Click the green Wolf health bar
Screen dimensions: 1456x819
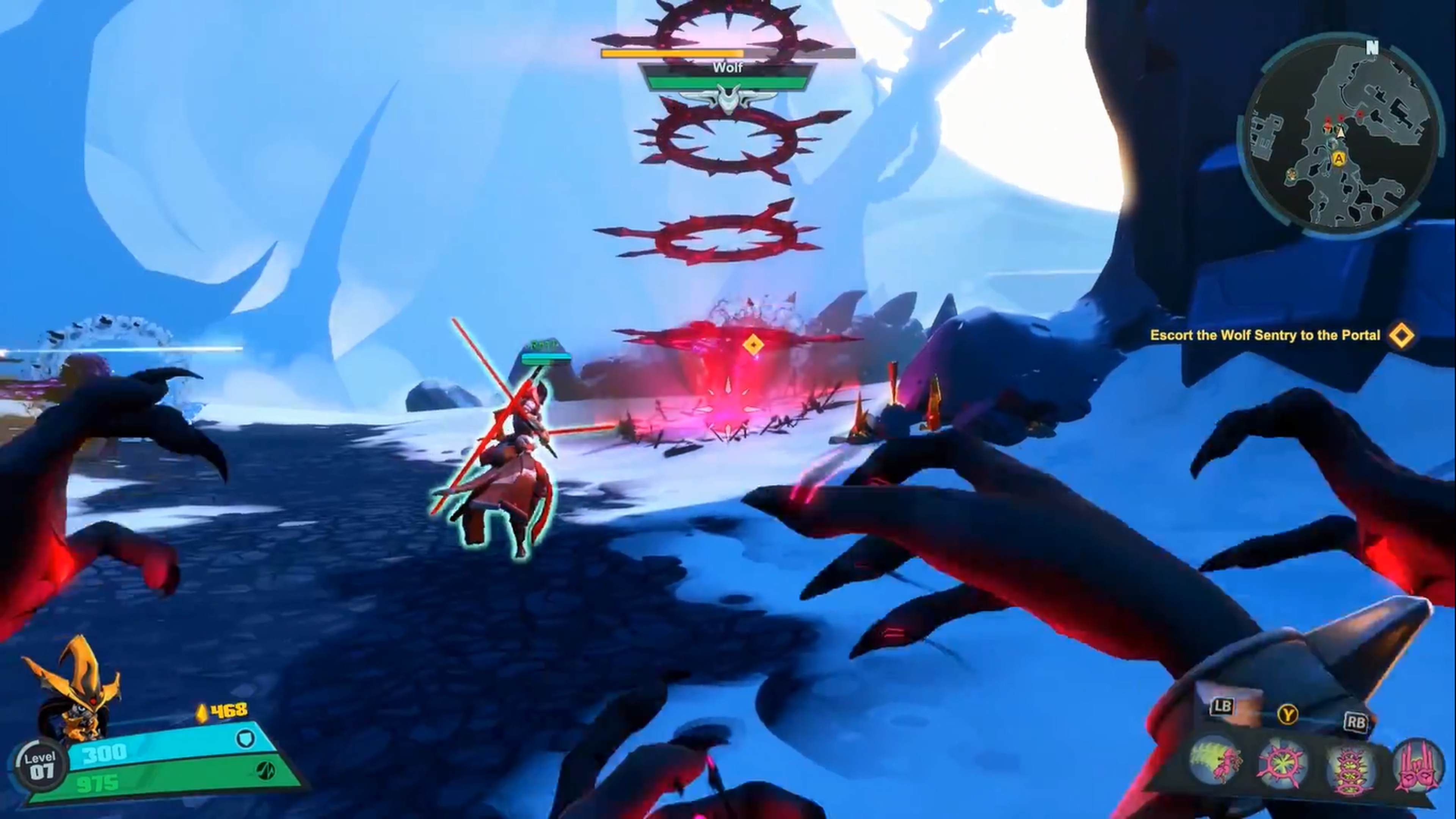pyautogui.click(x=729, y=82)
